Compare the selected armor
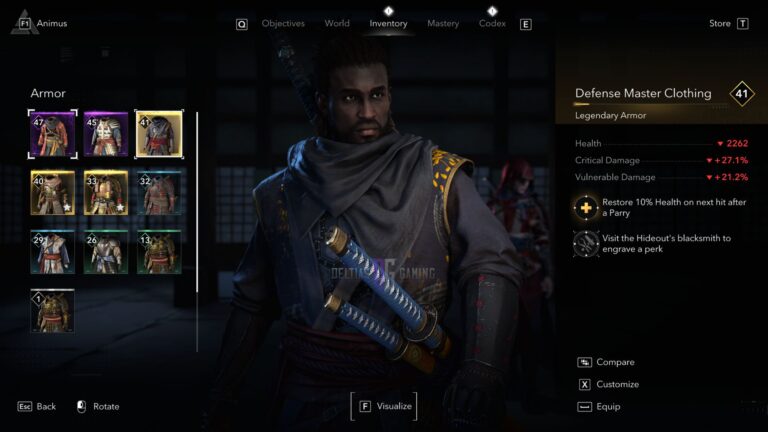 614,362
